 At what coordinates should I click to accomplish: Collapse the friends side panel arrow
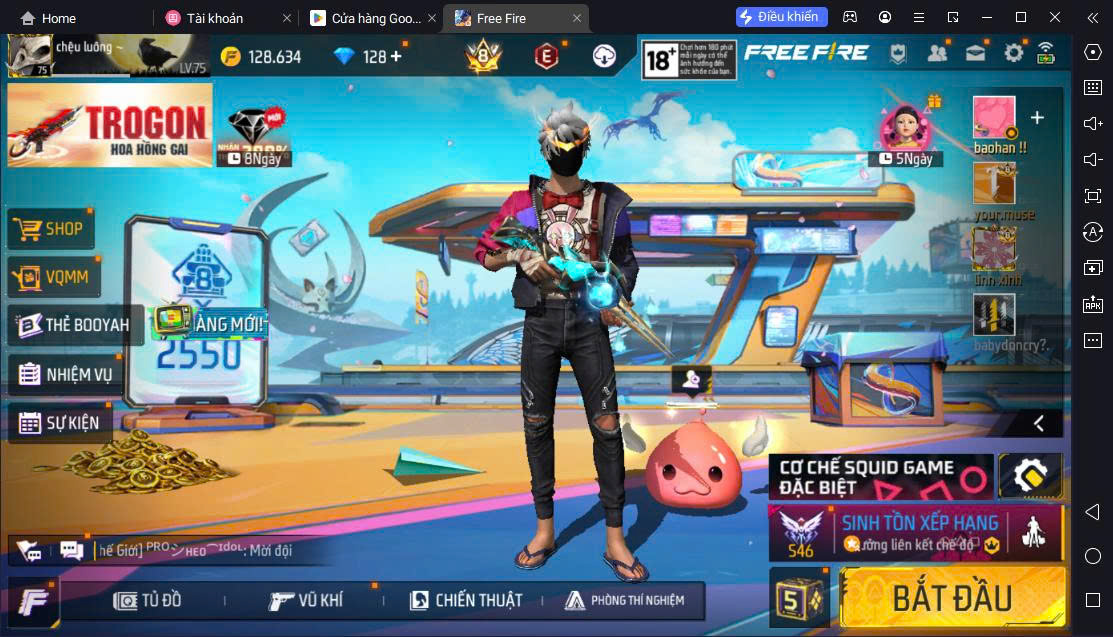(1039, 423)
